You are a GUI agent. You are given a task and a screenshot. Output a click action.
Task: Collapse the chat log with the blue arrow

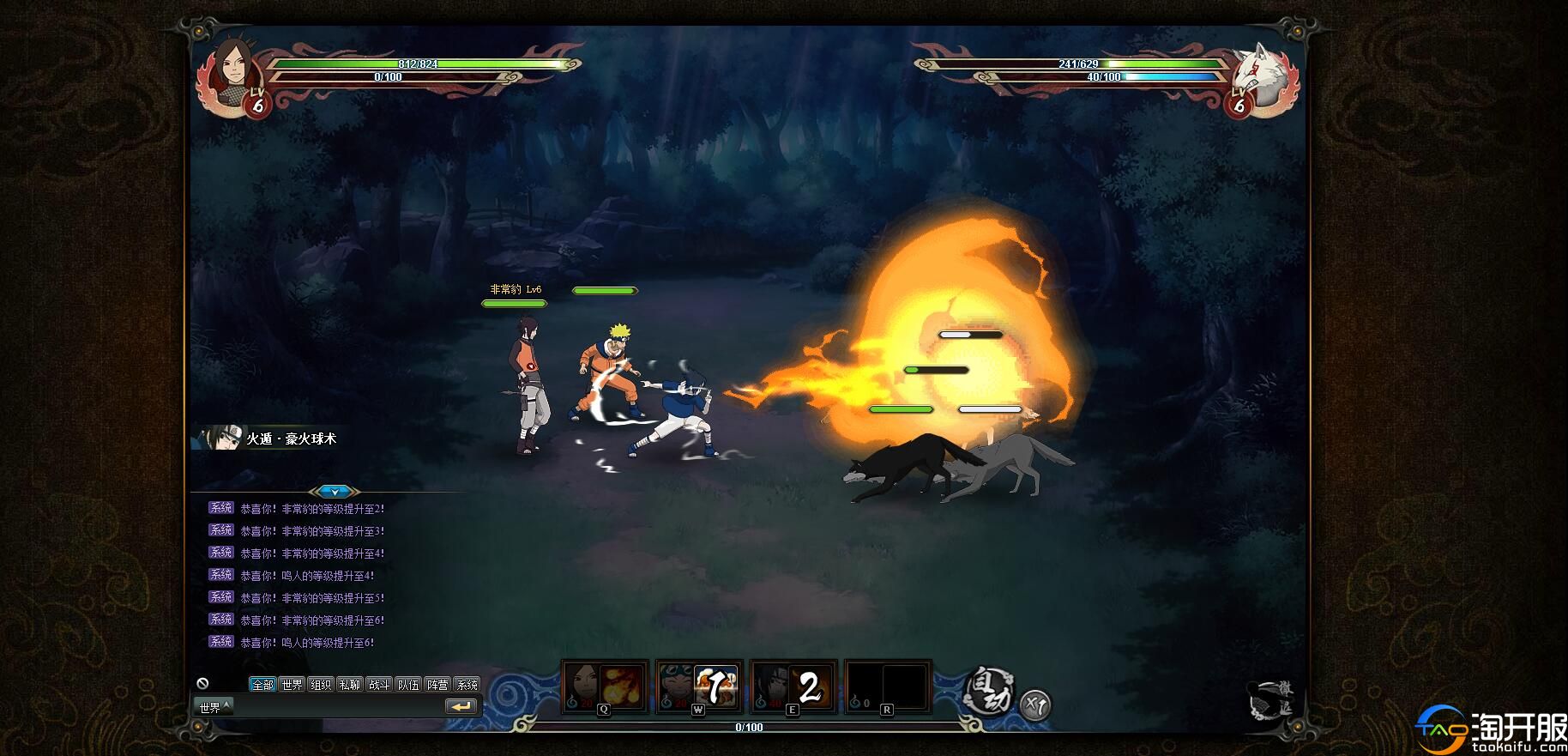pos(334,492)
